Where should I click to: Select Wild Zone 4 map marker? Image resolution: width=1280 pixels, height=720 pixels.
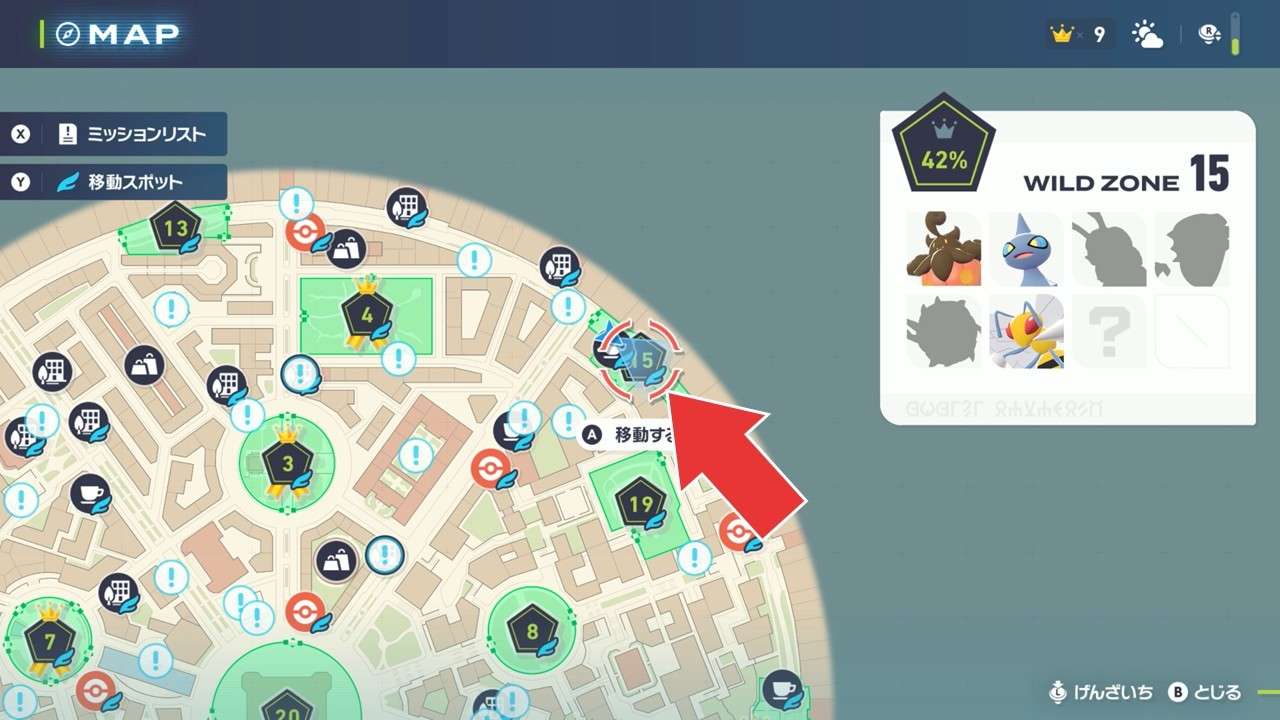click(x=366, y=315)
